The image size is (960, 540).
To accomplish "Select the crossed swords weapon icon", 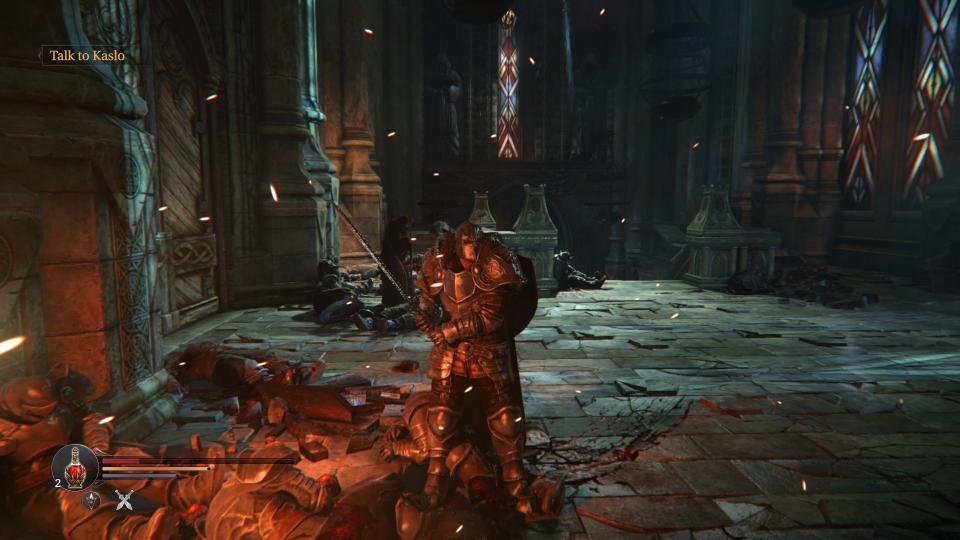I will pyautogui.click(x=125, y=501).
